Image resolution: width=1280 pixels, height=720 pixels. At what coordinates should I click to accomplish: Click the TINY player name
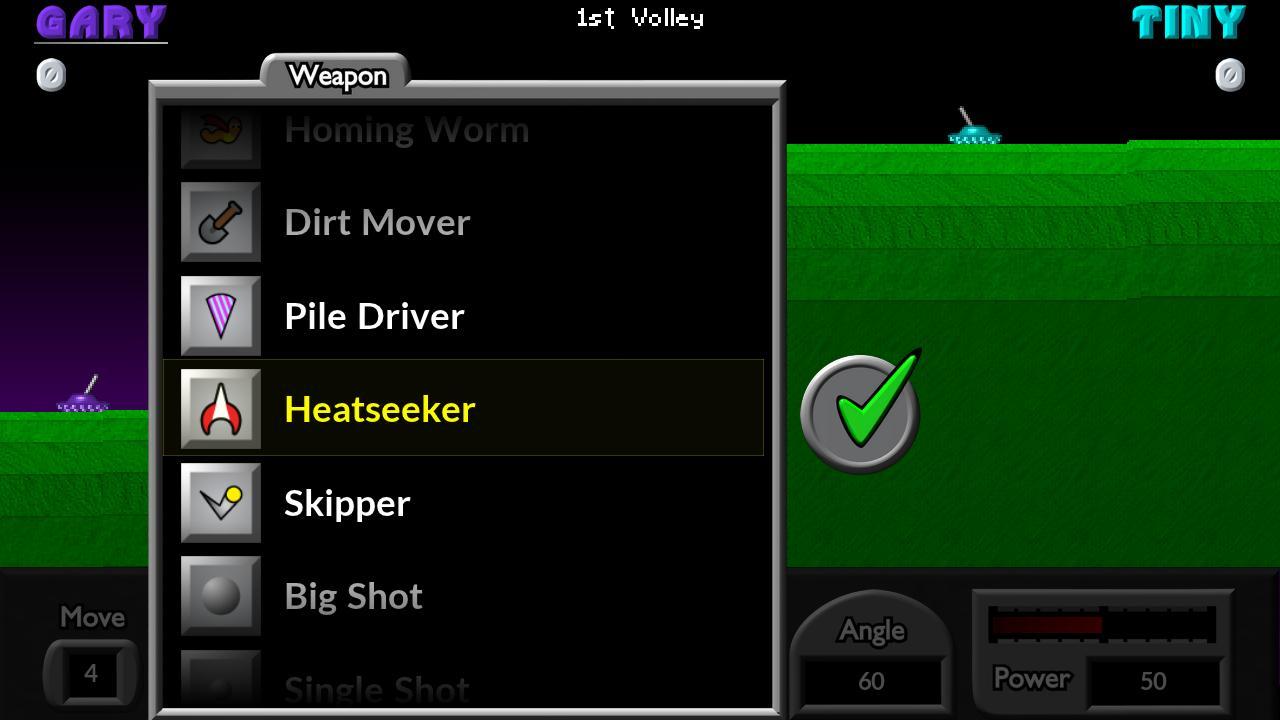coord(1190,22)
